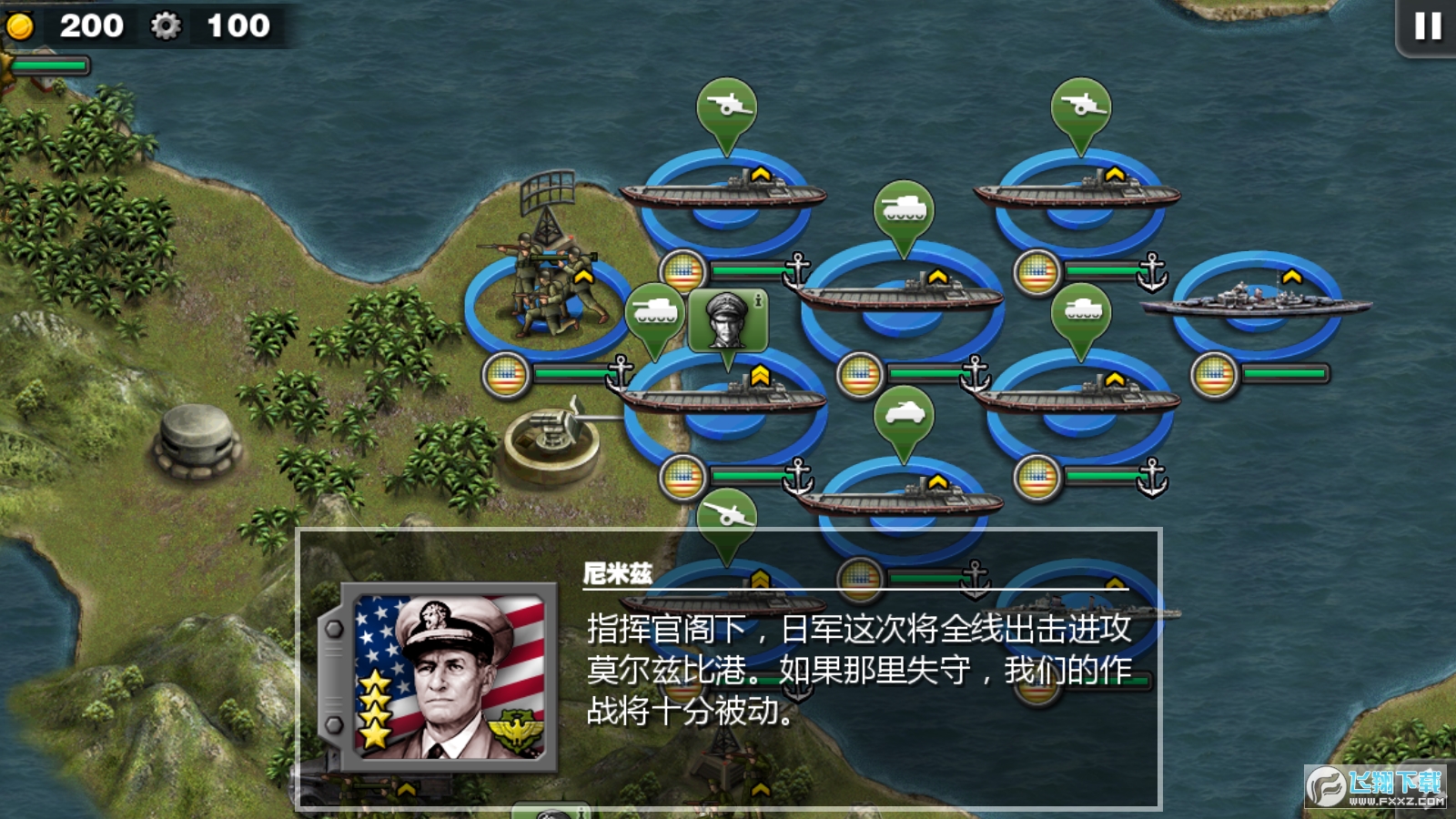
Task: Tap the info 'i' badge on the general portrait
Action: (758, 302)
